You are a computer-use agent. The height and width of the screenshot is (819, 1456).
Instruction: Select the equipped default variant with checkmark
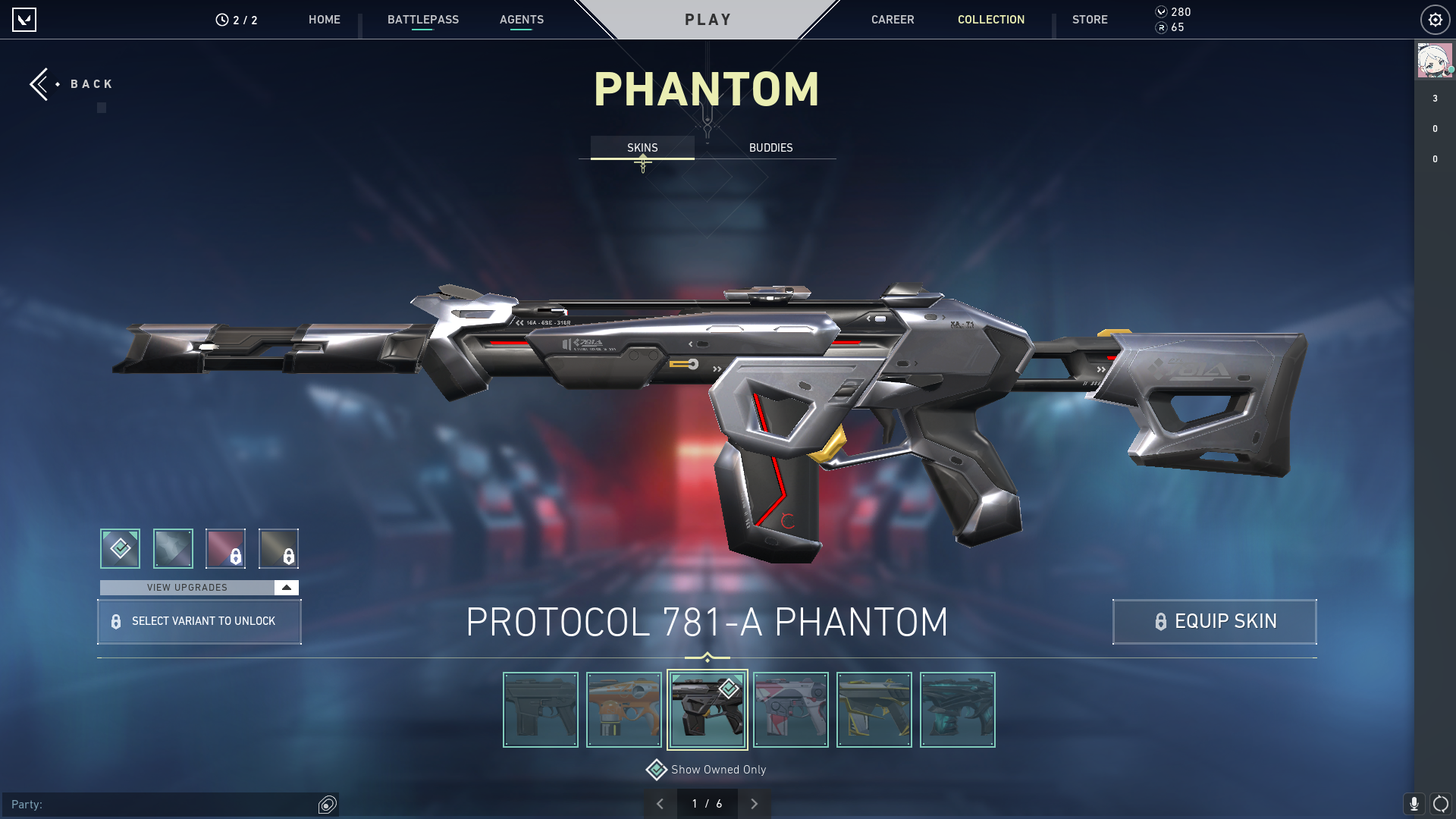coord(119,548)
